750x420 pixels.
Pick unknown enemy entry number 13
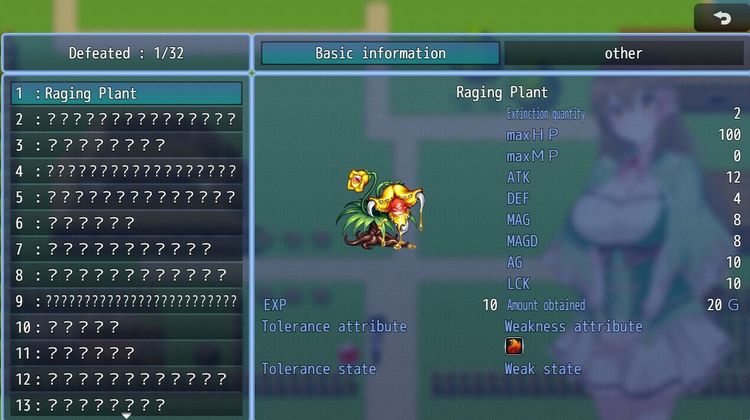click(x=126, y=404)
